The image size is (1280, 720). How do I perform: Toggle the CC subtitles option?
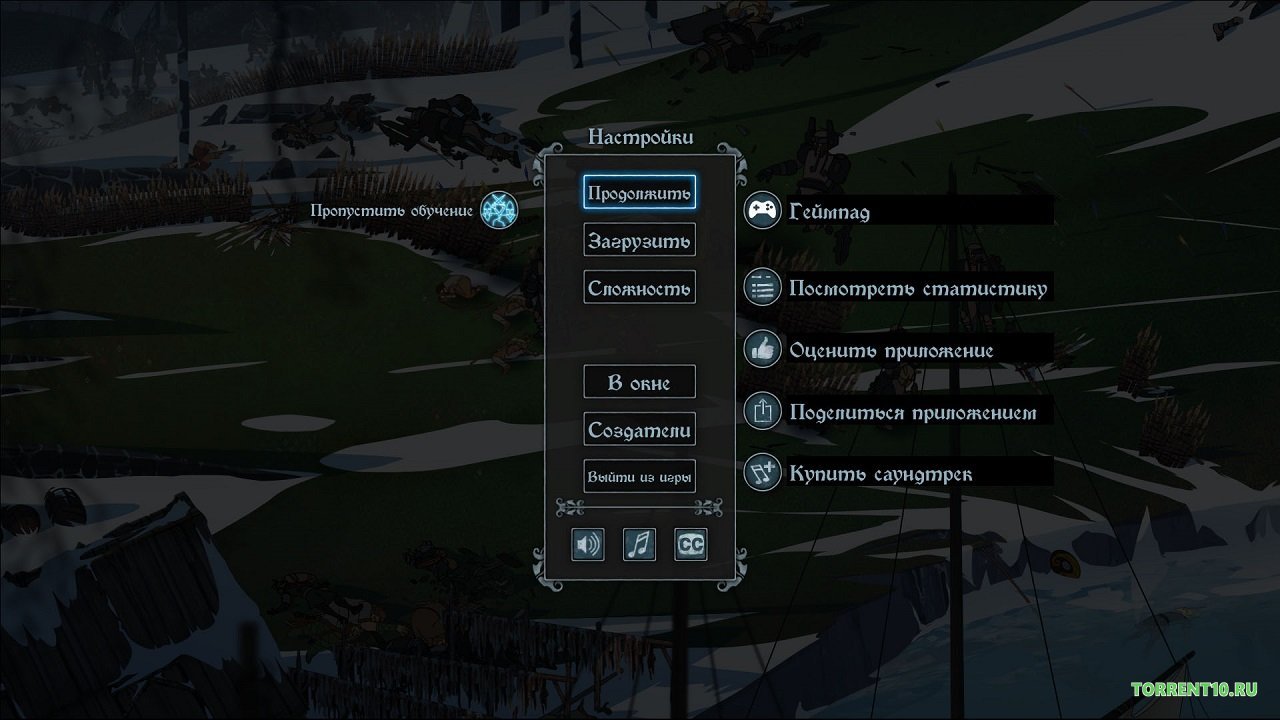pos(692,544)
